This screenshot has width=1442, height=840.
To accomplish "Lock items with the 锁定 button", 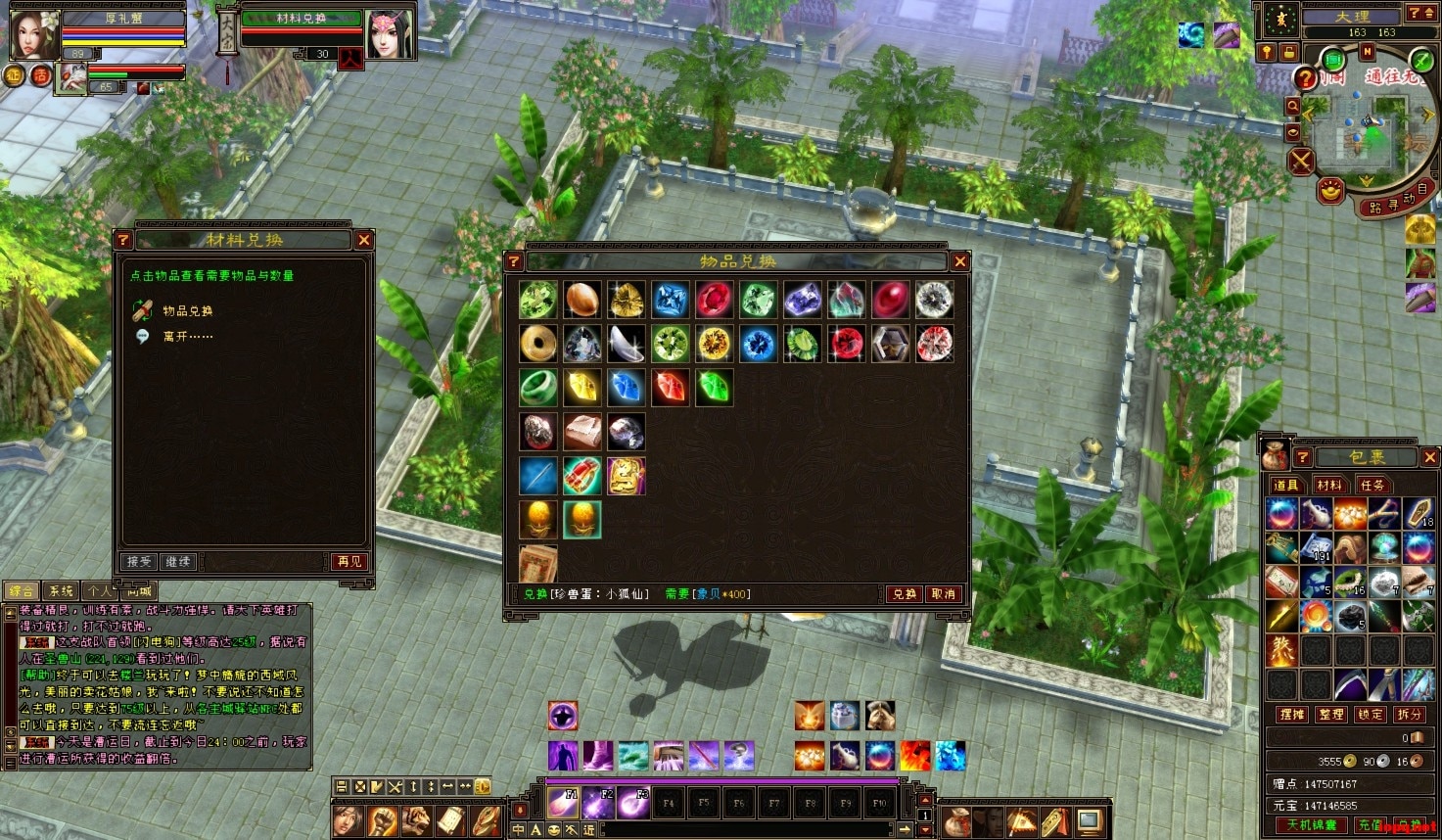I will (x=1371, y=715).
